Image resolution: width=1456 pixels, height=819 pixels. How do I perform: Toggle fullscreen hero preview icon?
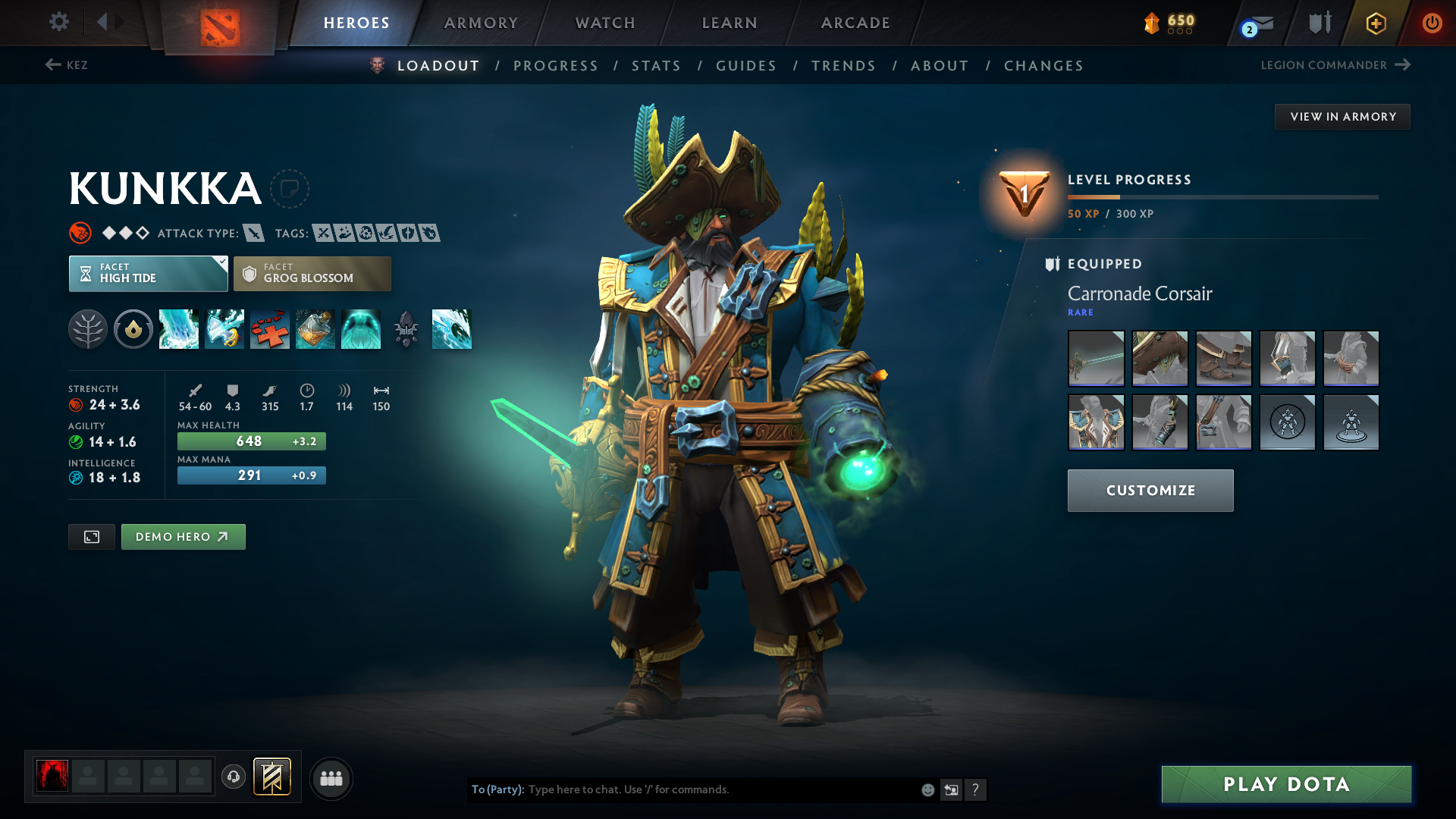(x=91, y=536)
